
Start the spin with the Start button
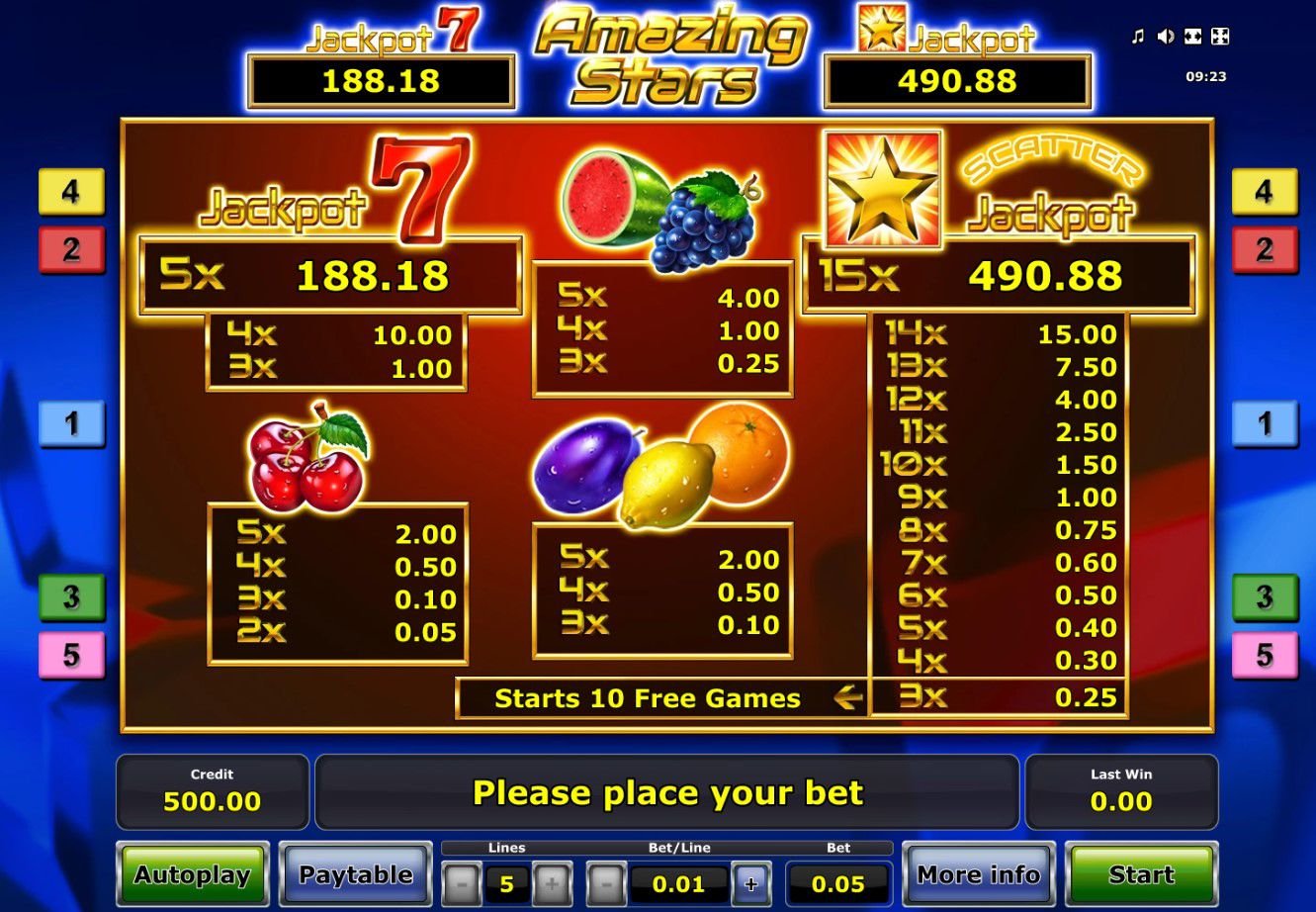(1141, 875)
